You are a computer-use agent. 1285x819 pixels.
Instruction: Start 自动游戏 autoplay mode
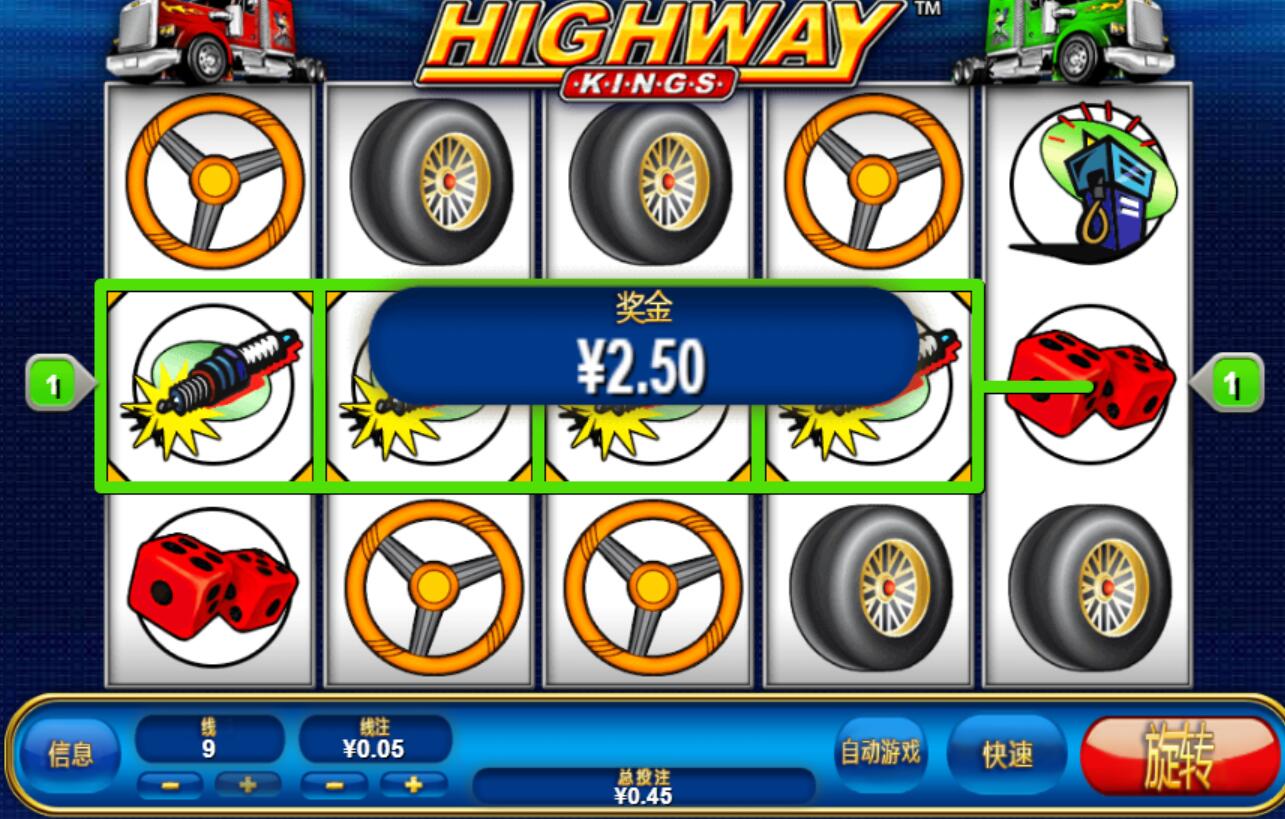(879, 753)
